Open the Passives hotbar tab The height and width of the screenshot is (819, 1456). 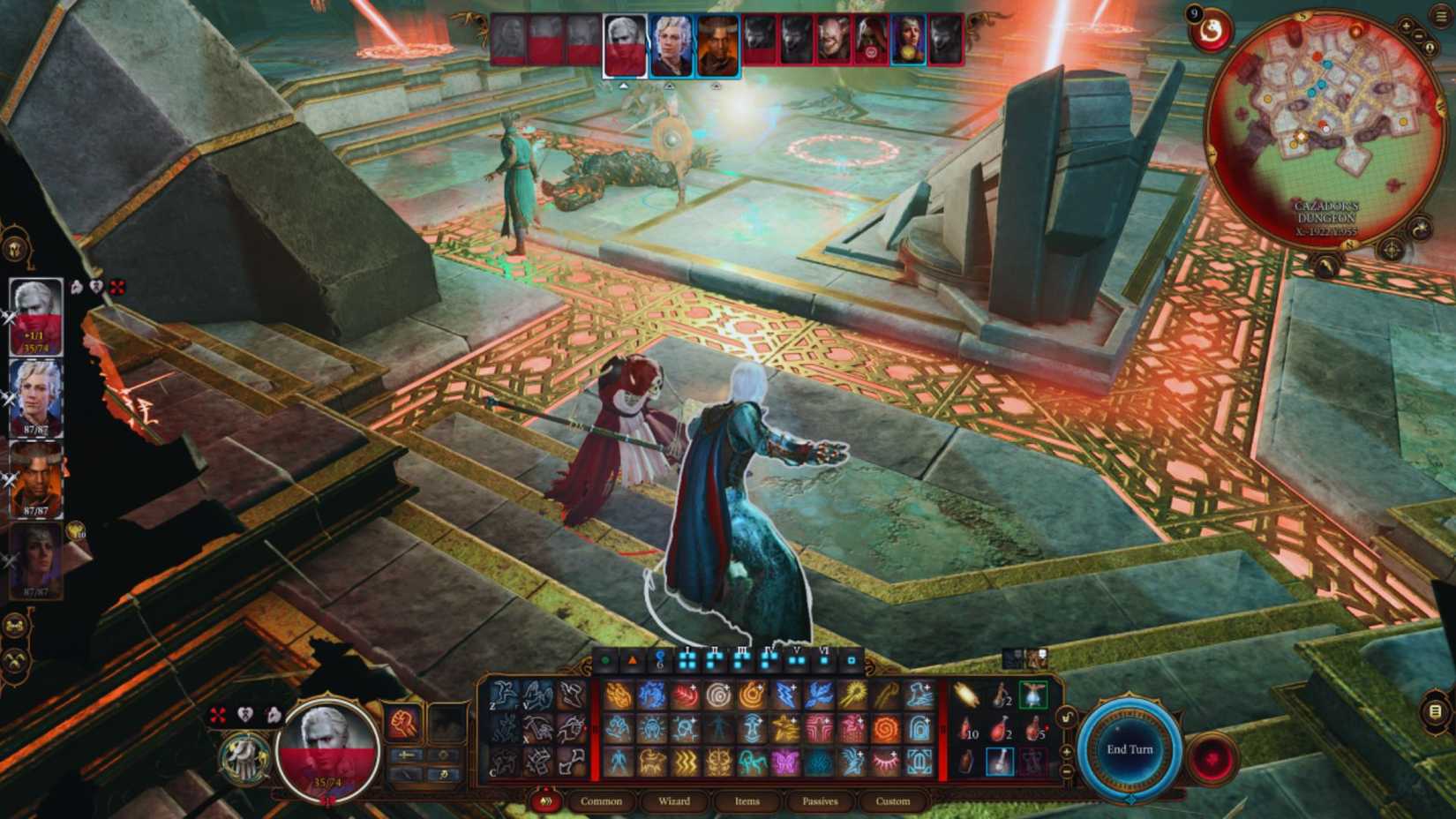[818, 801]
